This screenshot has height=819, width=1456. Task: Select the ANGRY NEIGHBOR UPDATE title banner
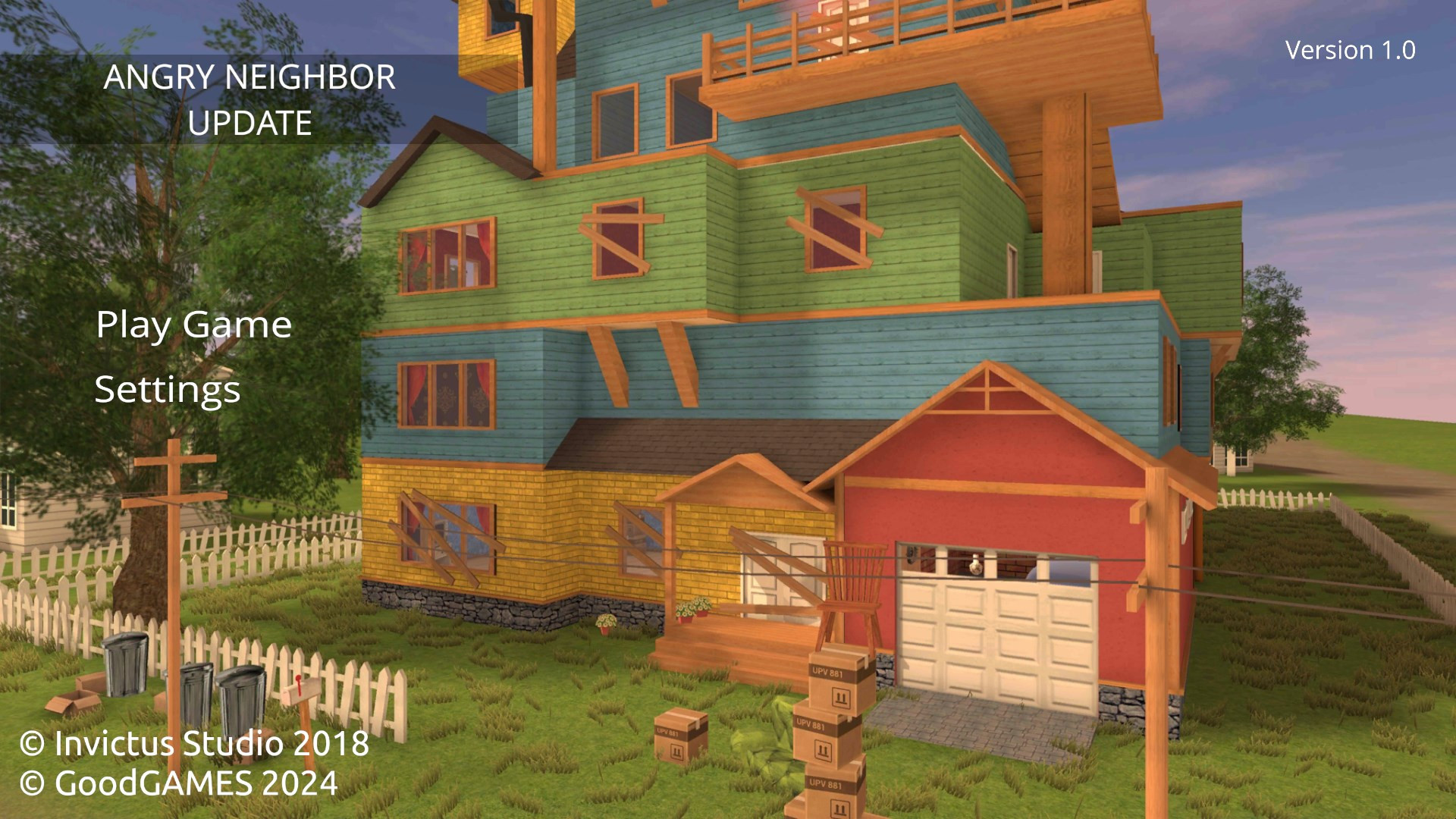click(x=249, y=100)
